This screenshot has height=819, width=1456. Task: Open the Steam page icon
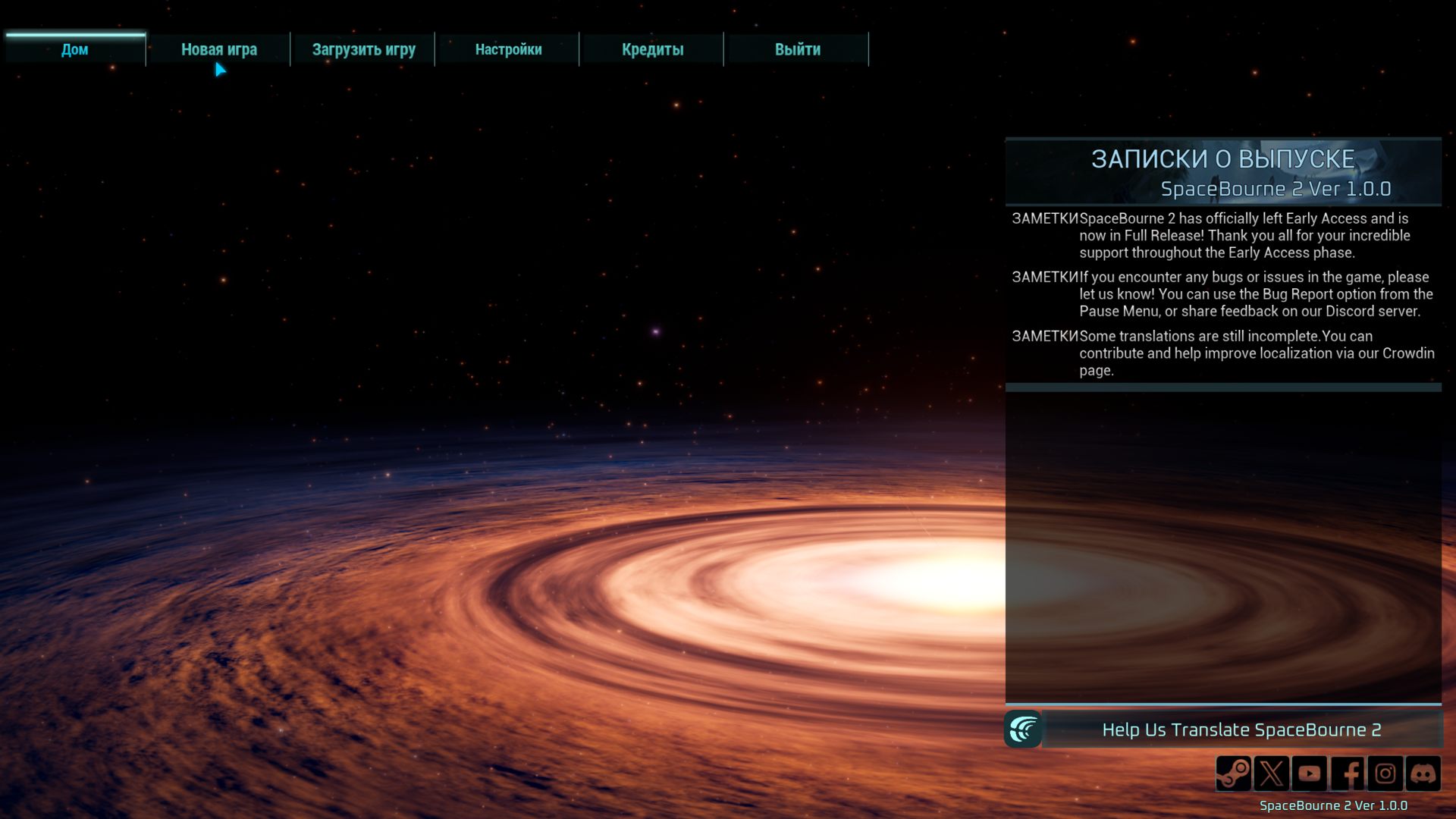pos(1234,773)
